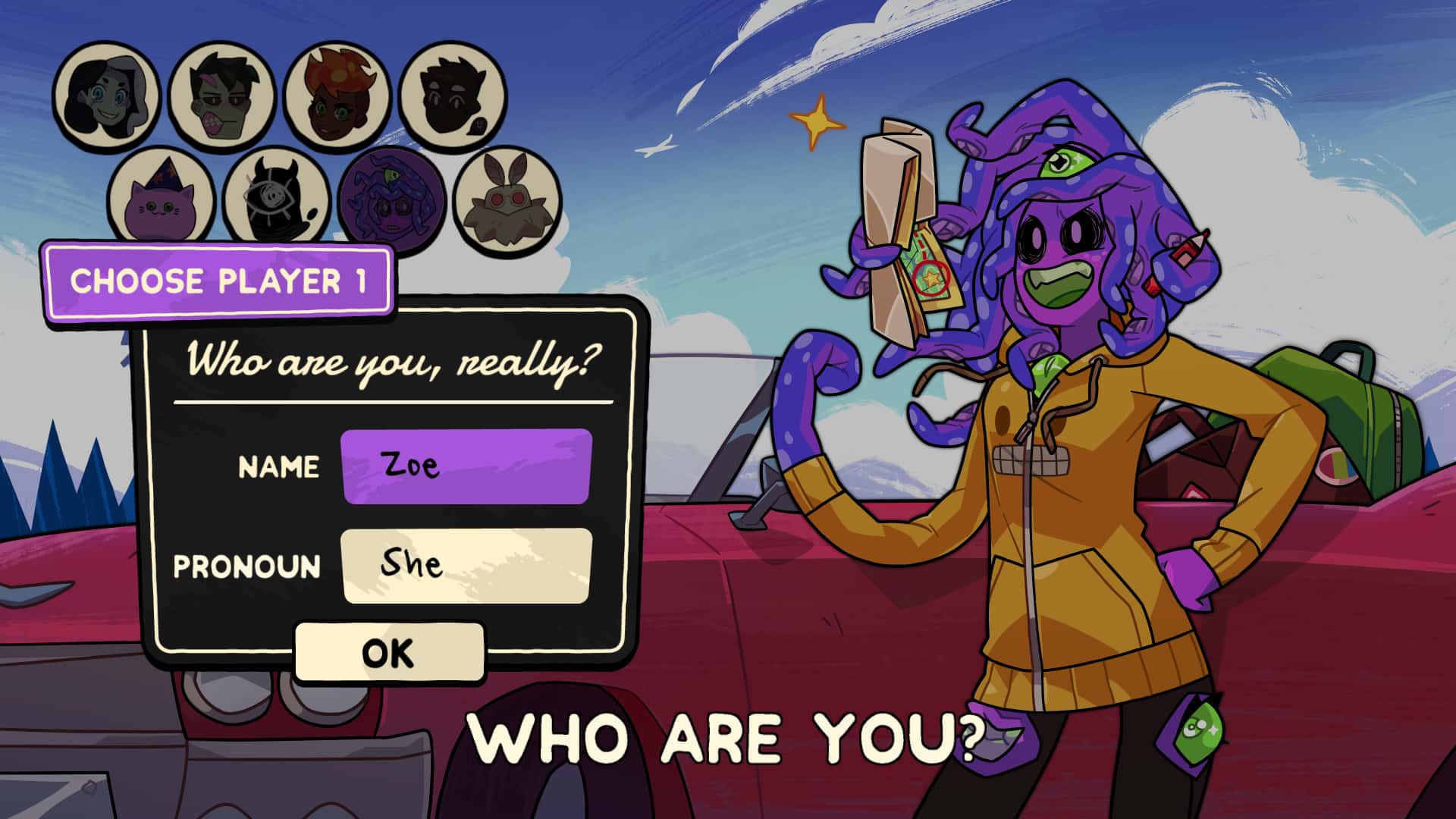Open the pronoun selector showing She
This screenshot has width=1456, height=819.
coord(466,564)
